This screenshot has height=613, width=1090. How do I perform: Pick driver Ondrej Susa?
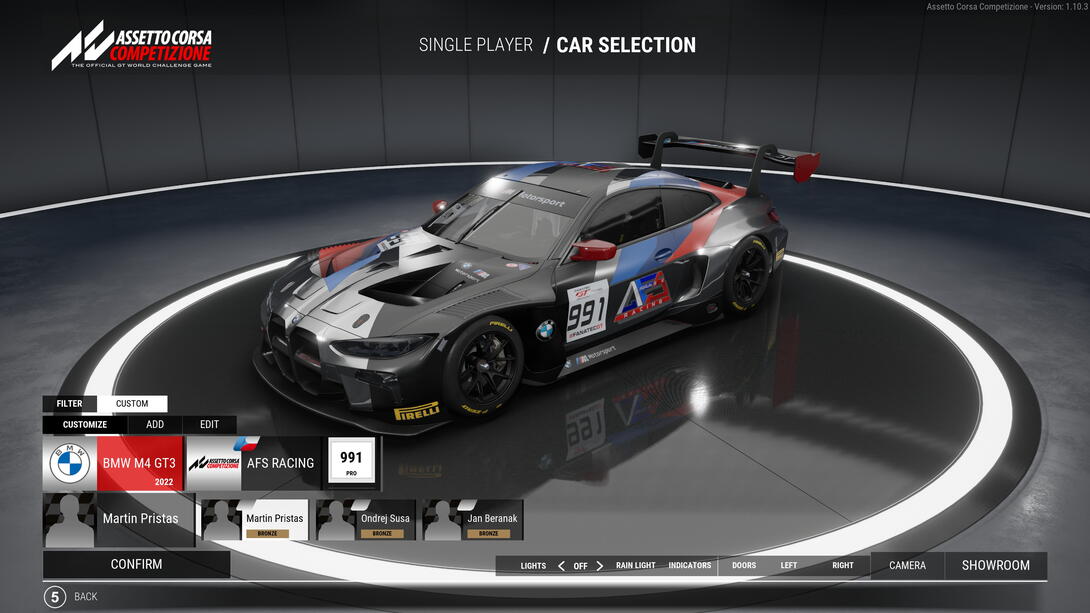pos(366,520)
